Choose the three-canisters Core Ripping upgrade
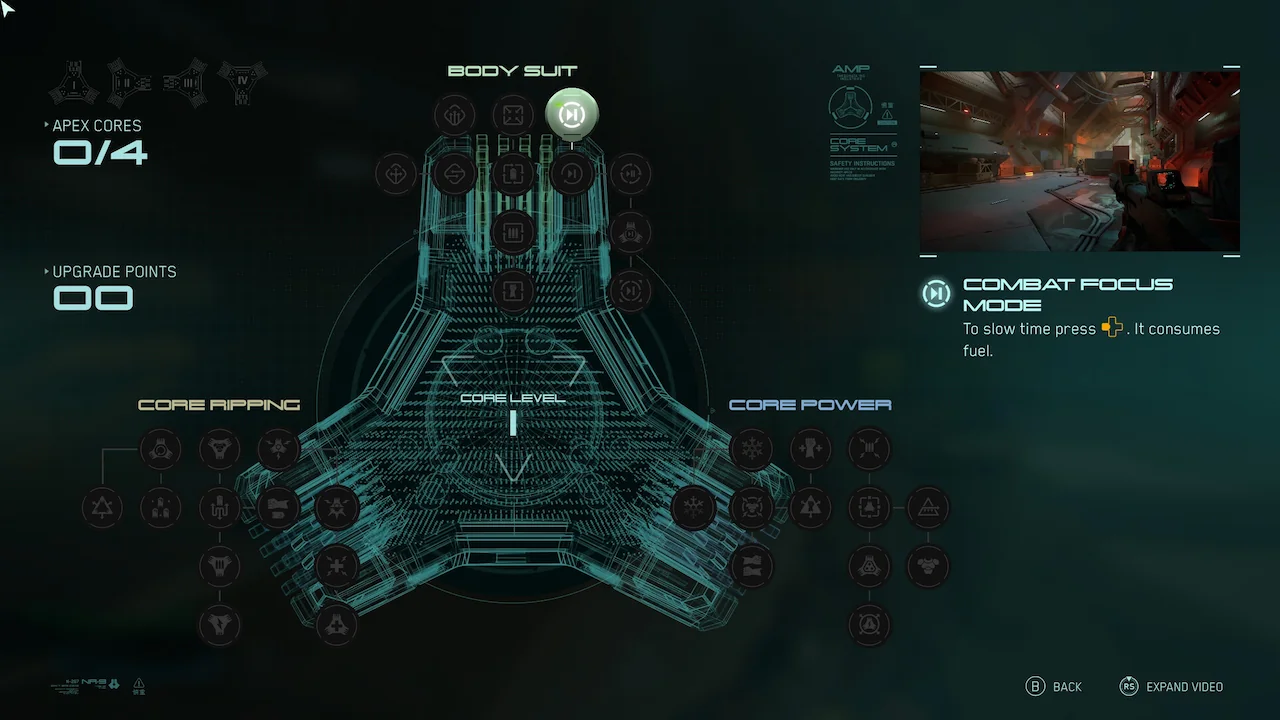1280x720 pixels. tap(160, 508)
